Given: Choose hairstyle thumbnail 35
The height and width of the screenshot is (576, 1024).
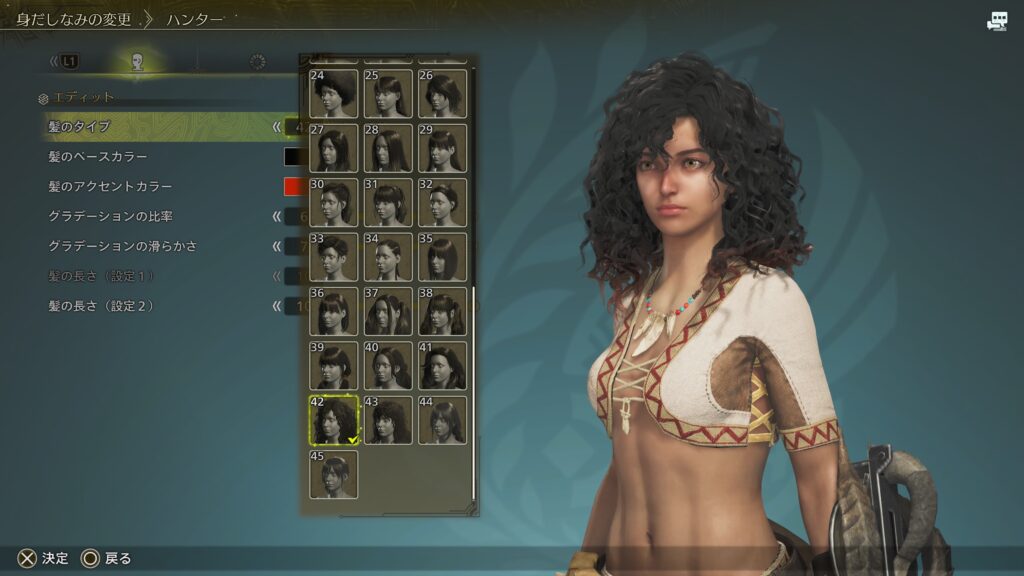Looking at the screenshot, I should click(442, 257).
